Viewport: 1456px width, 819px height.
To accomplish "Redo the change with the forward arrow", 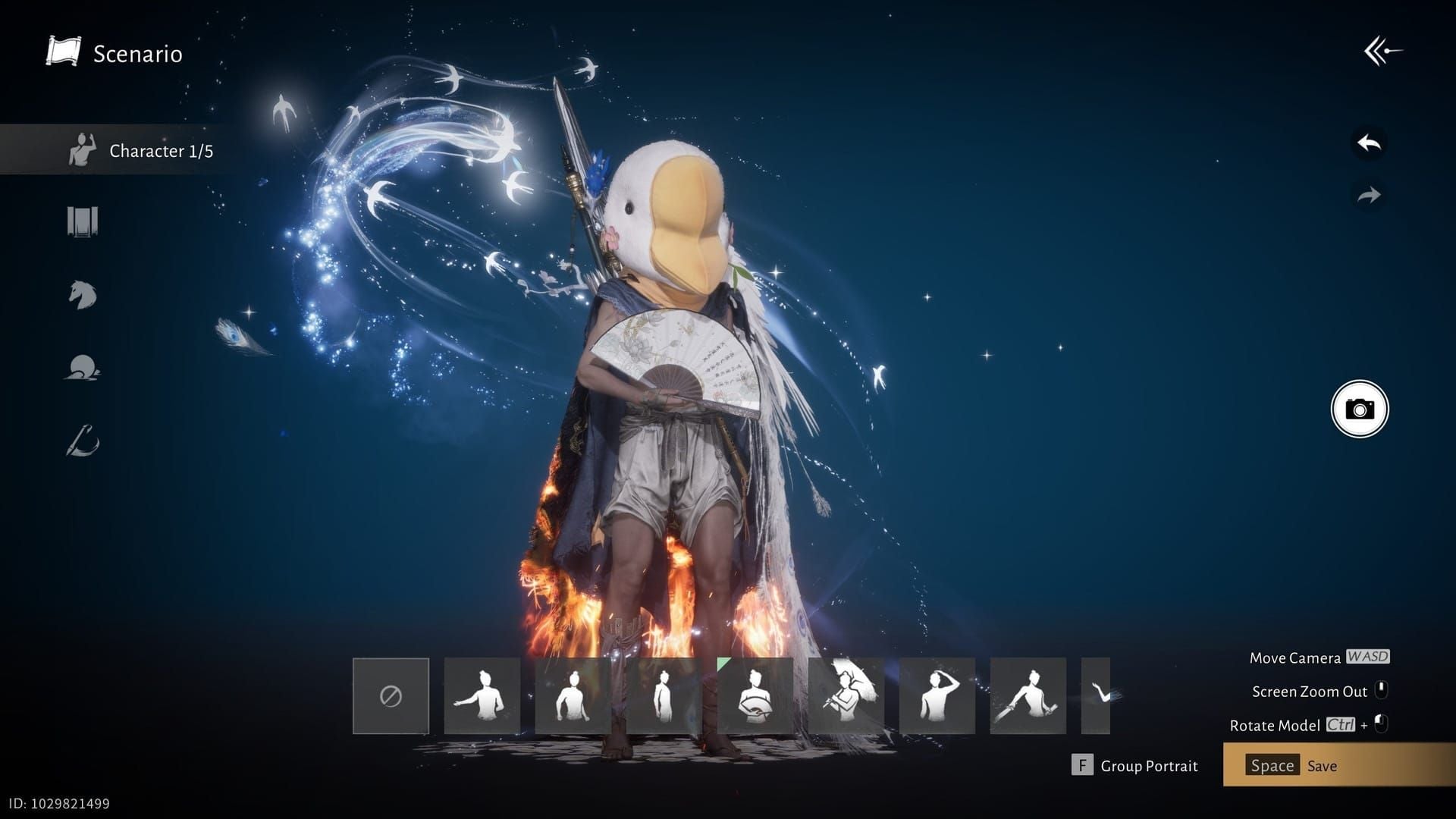I will [x=1367, y=193].
